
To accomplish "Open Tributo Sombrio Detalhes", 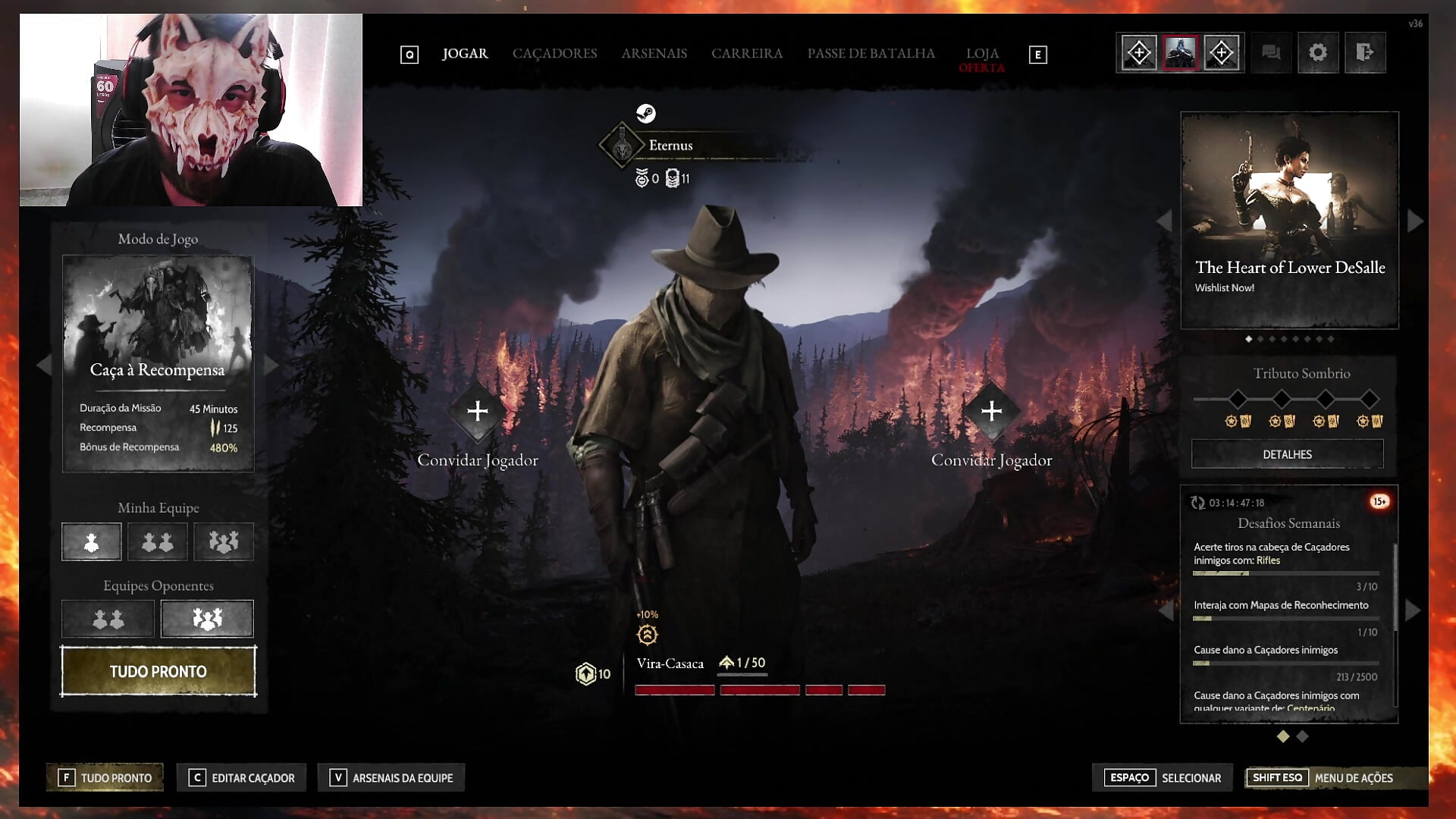I will [x=1287, y=454].
